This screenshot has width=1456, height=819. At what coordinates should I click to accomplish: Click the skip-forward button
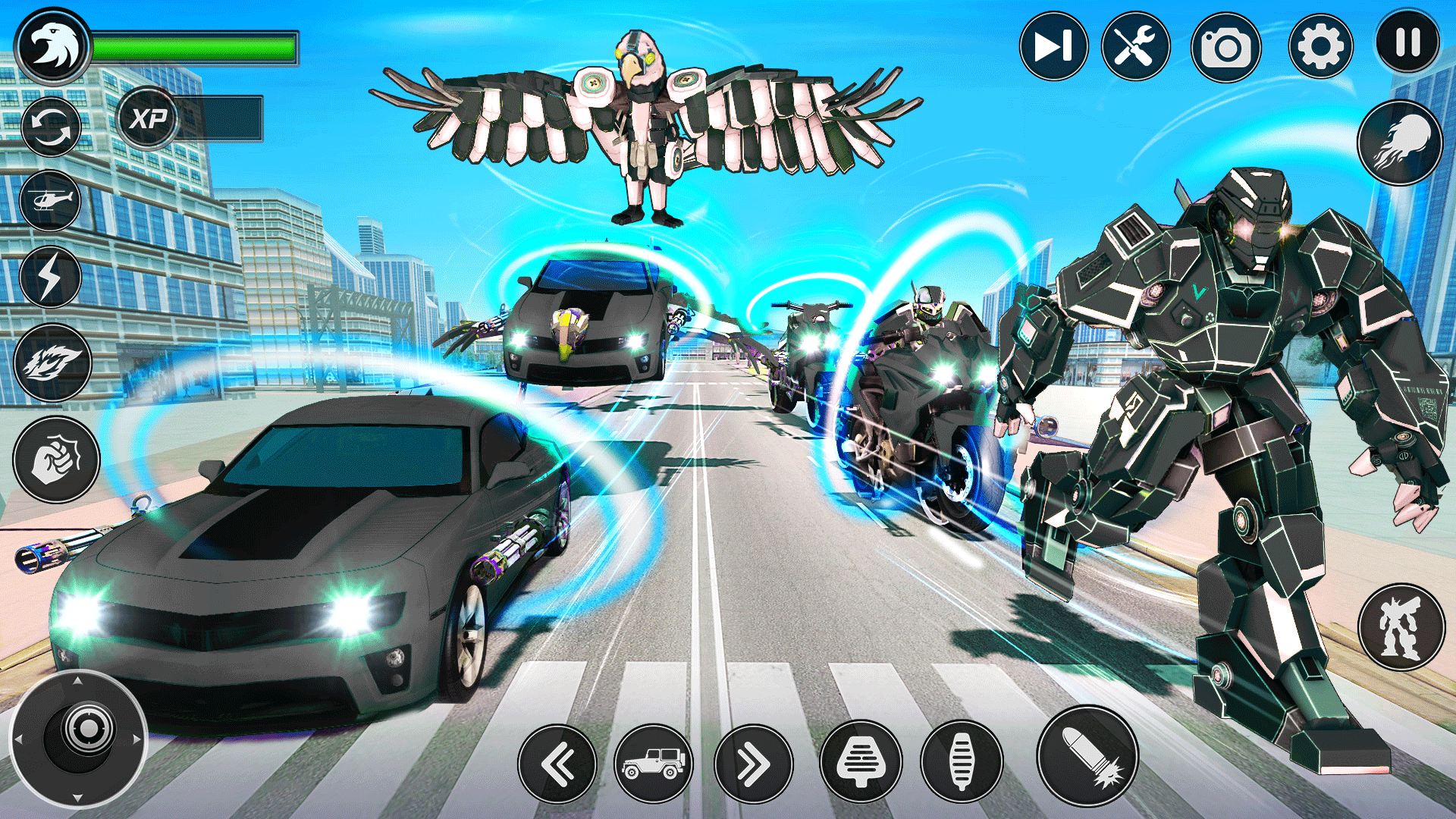1053,47
